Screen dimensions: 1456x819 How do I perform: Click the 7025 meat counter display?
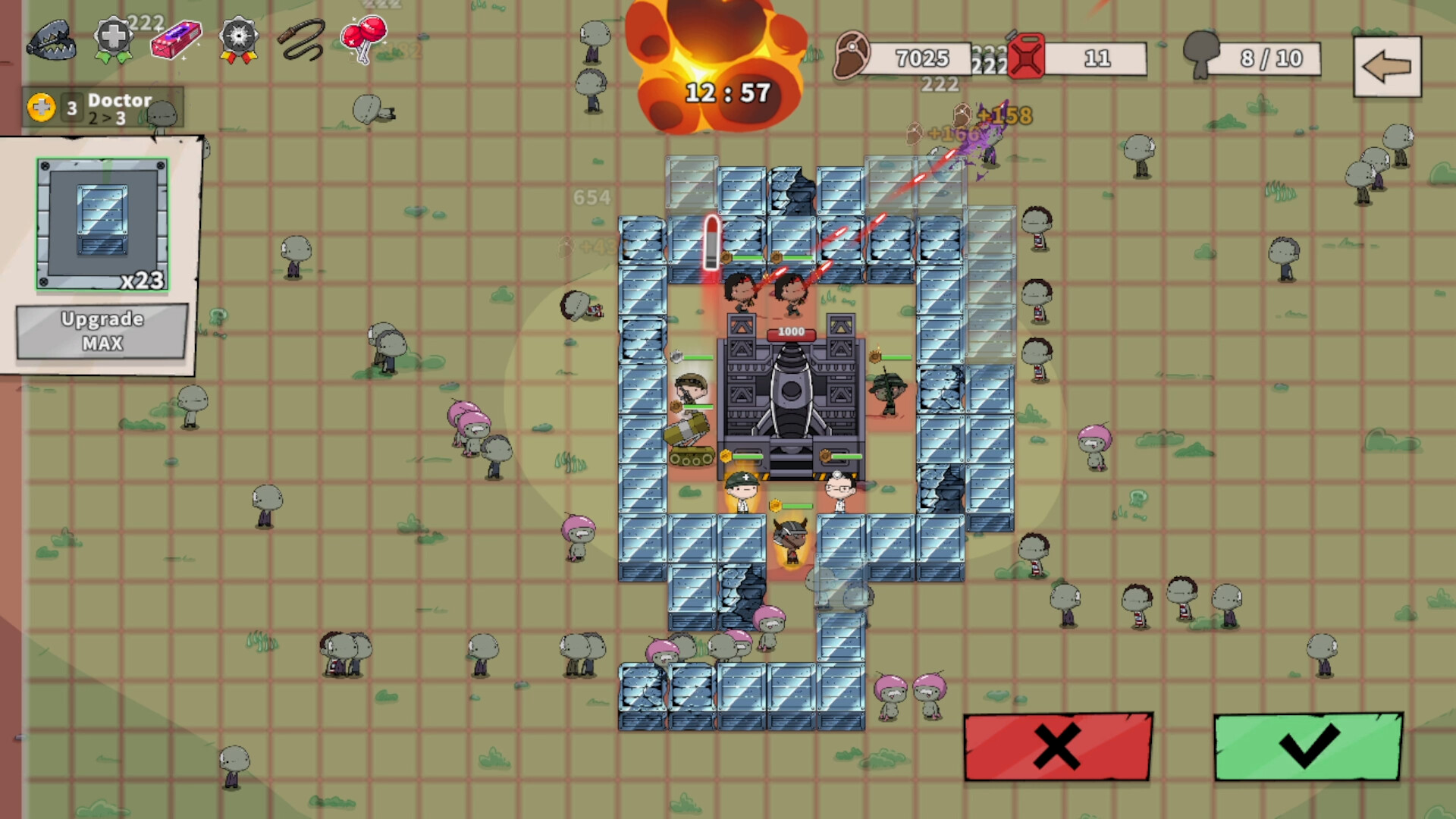(921, 58)
